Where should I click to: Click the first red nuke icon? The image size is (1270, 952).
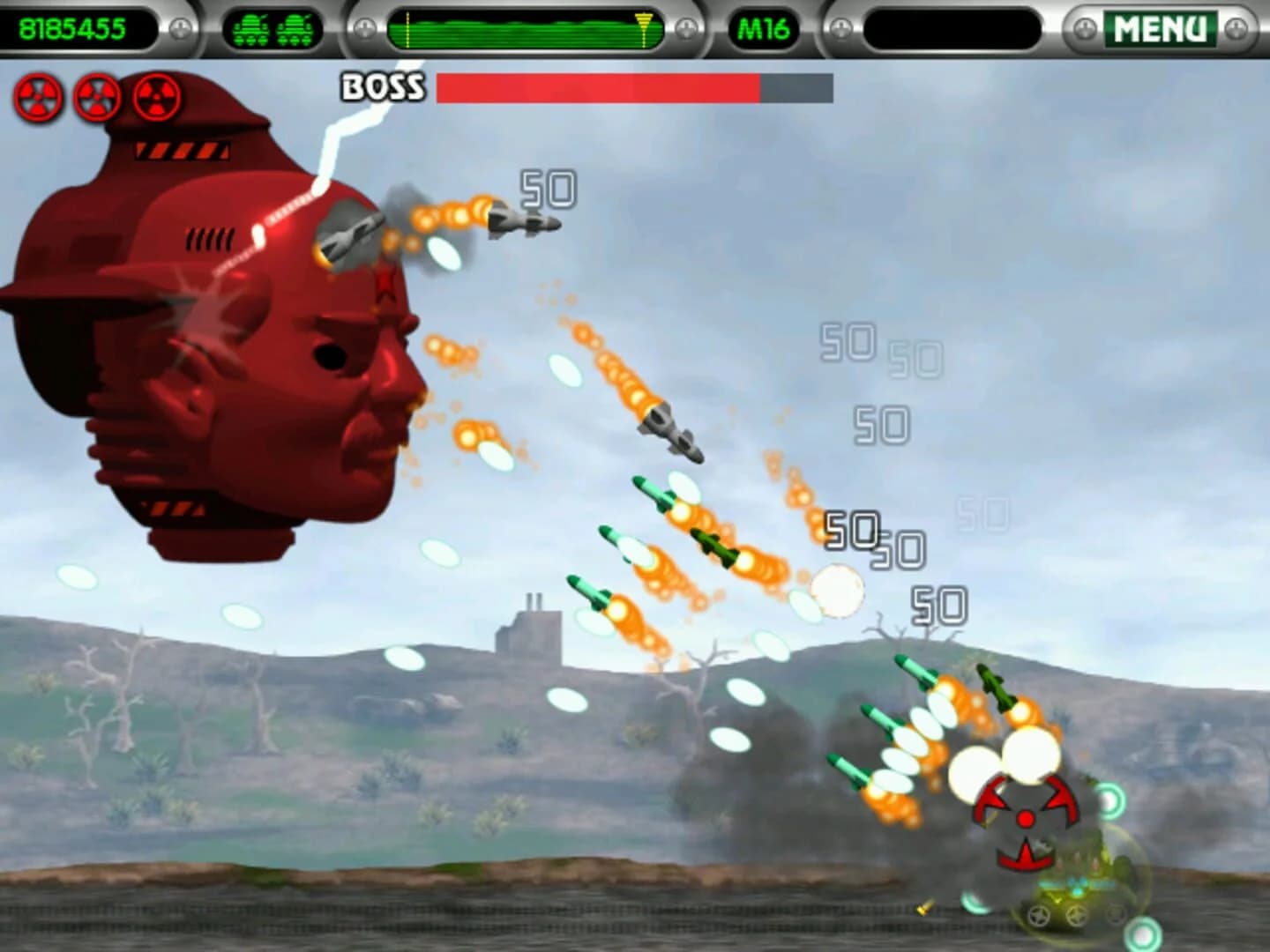pos(37,97)
